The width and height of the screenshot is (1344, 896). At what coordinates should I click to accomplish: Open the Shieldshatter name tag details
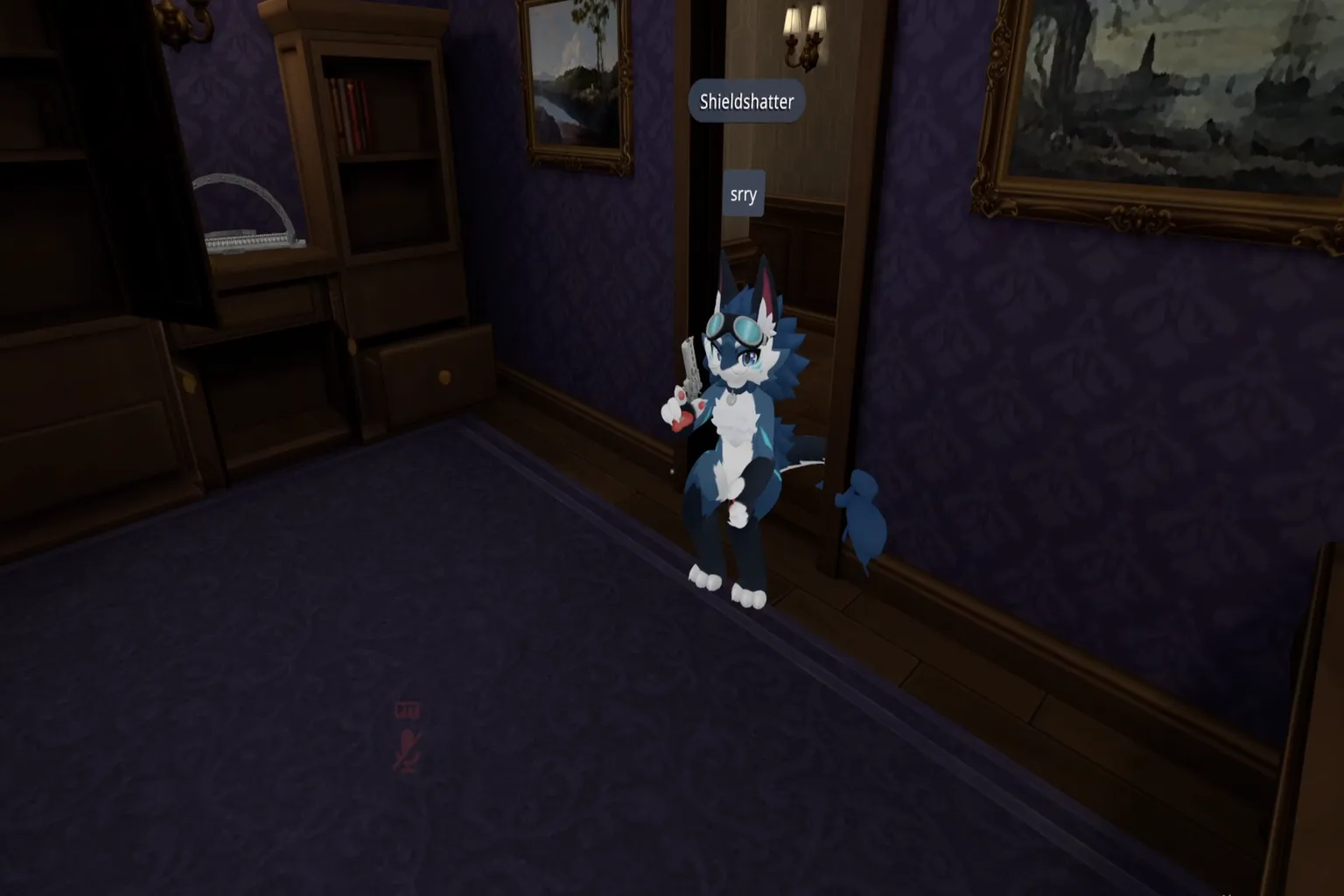point(745,101)
